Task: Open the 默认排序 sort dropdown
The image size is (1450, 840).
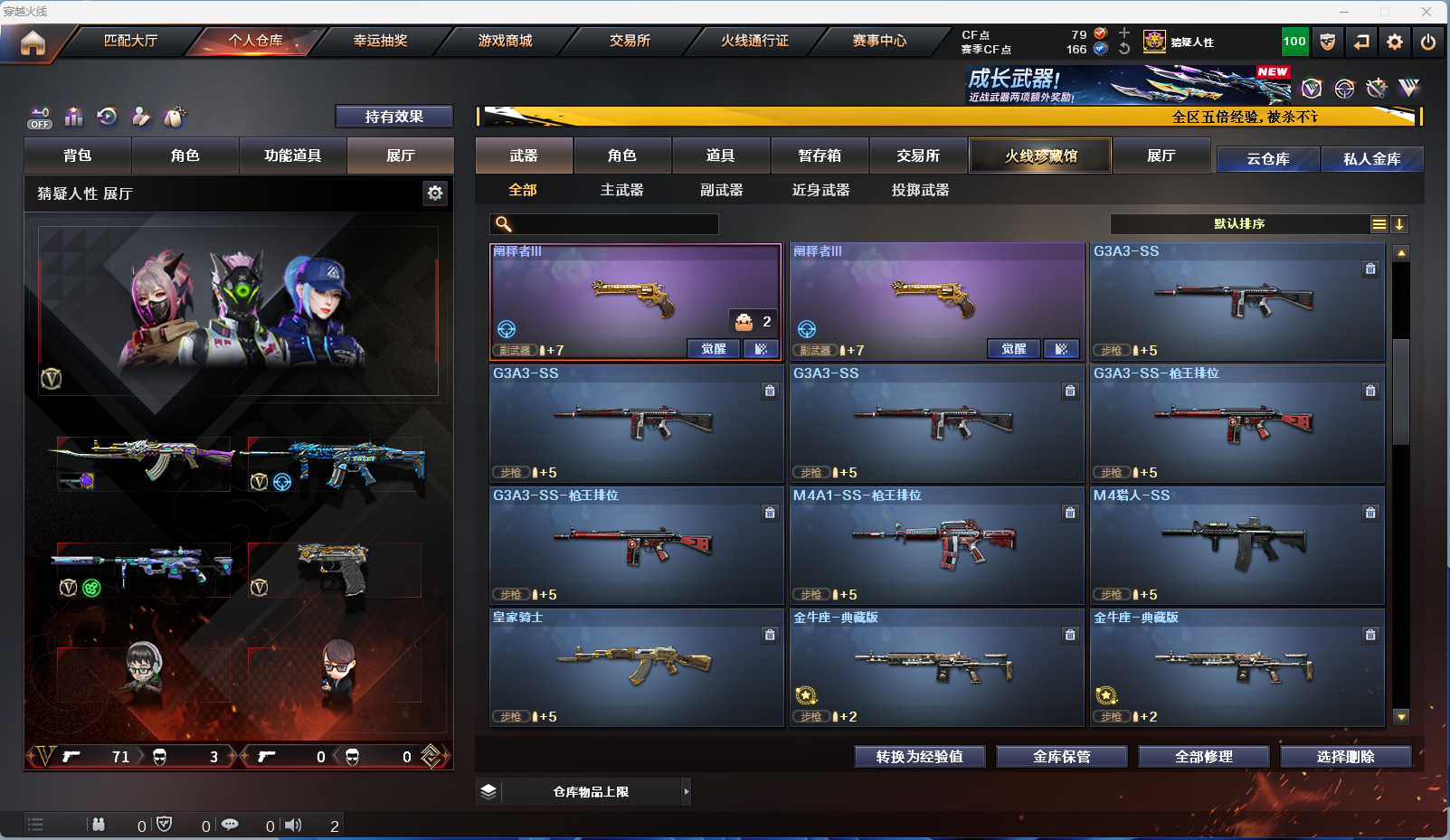Action: pyautogui.click(x=1239, y=224)
